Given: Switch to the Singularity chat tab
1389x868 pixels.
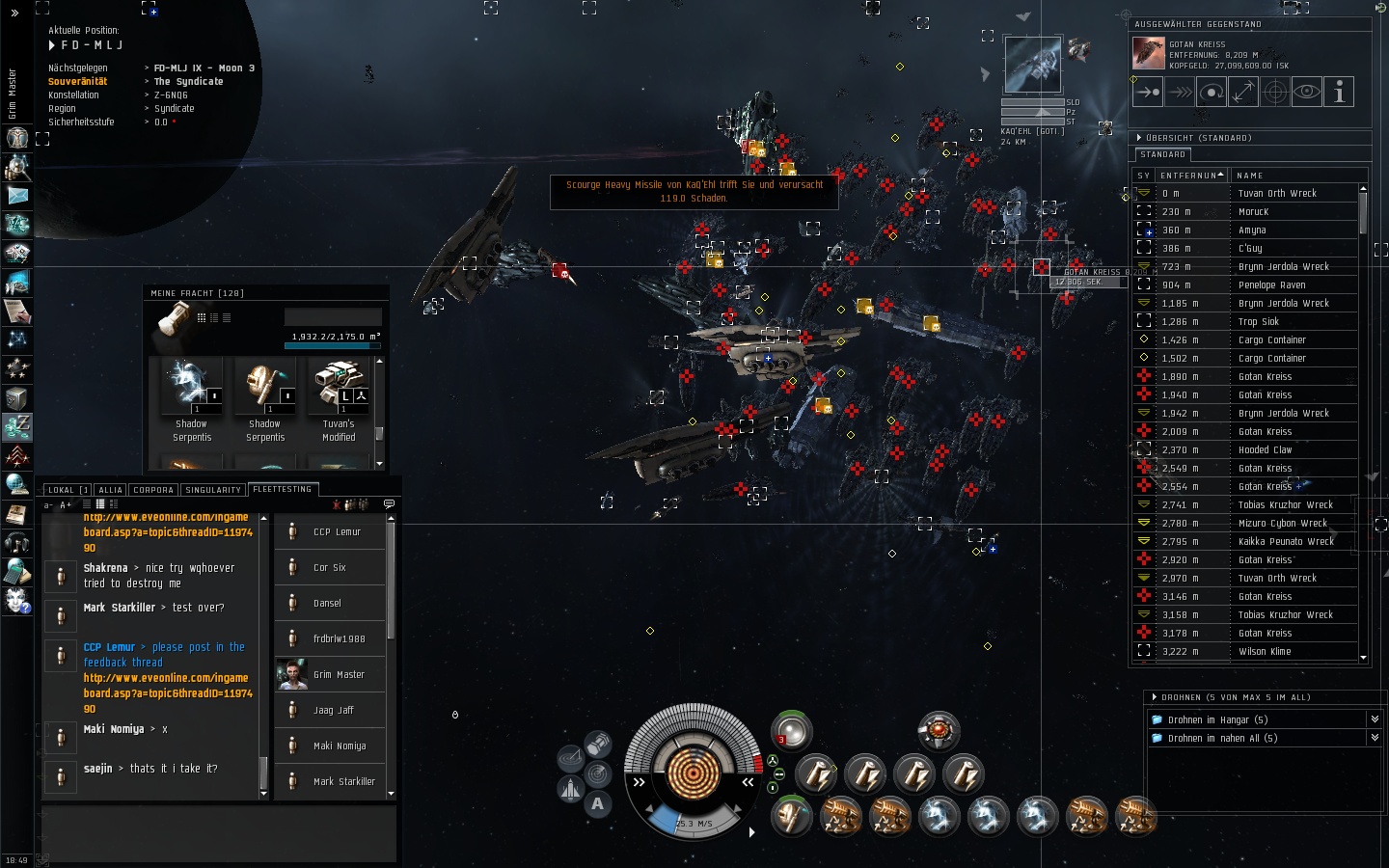Looking at the screenshot, I should (x=213, y=490).
